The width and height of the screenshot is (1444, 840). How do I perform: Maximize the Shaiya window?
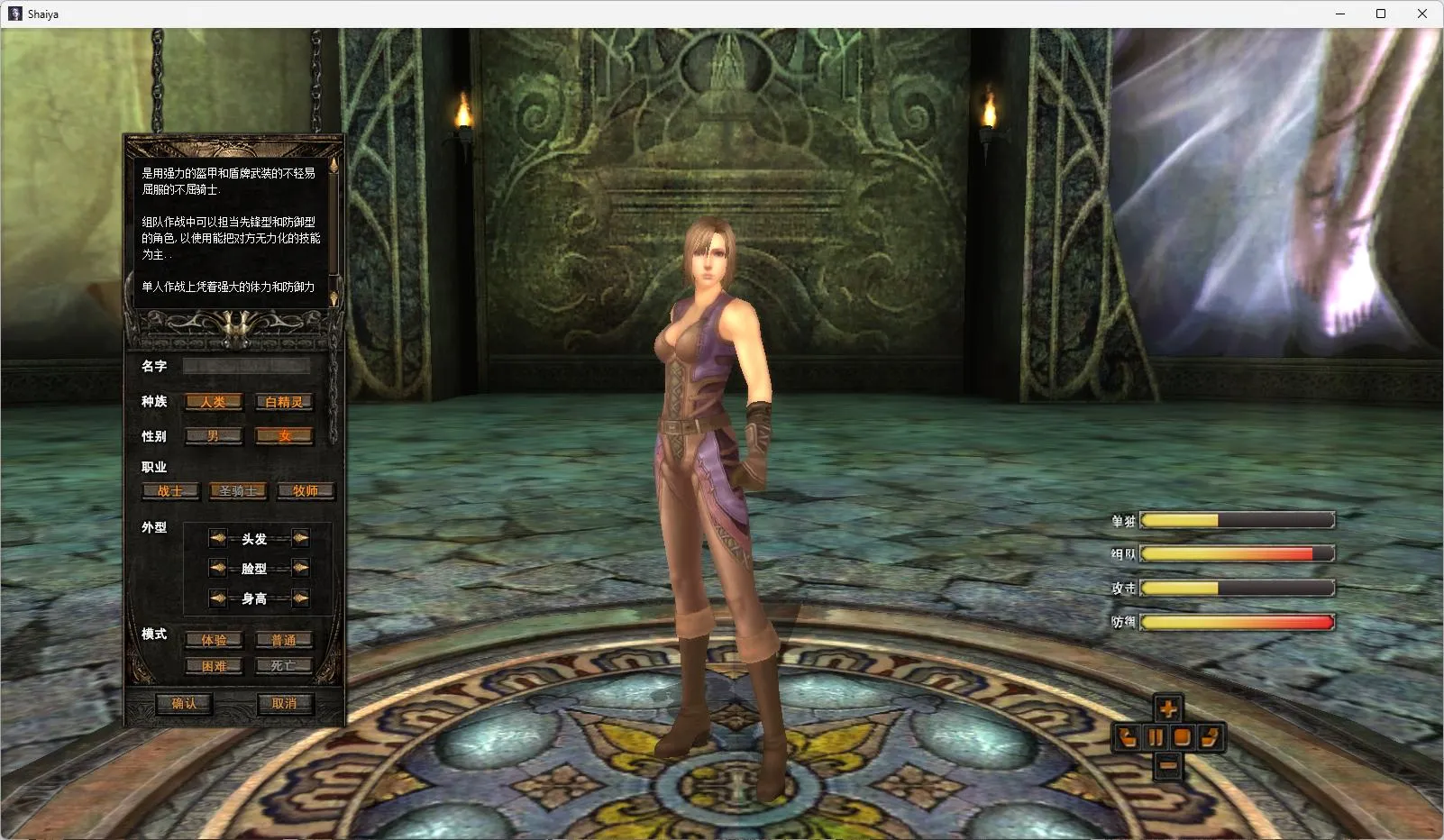pyautogui.click(x=1380, y=14)
